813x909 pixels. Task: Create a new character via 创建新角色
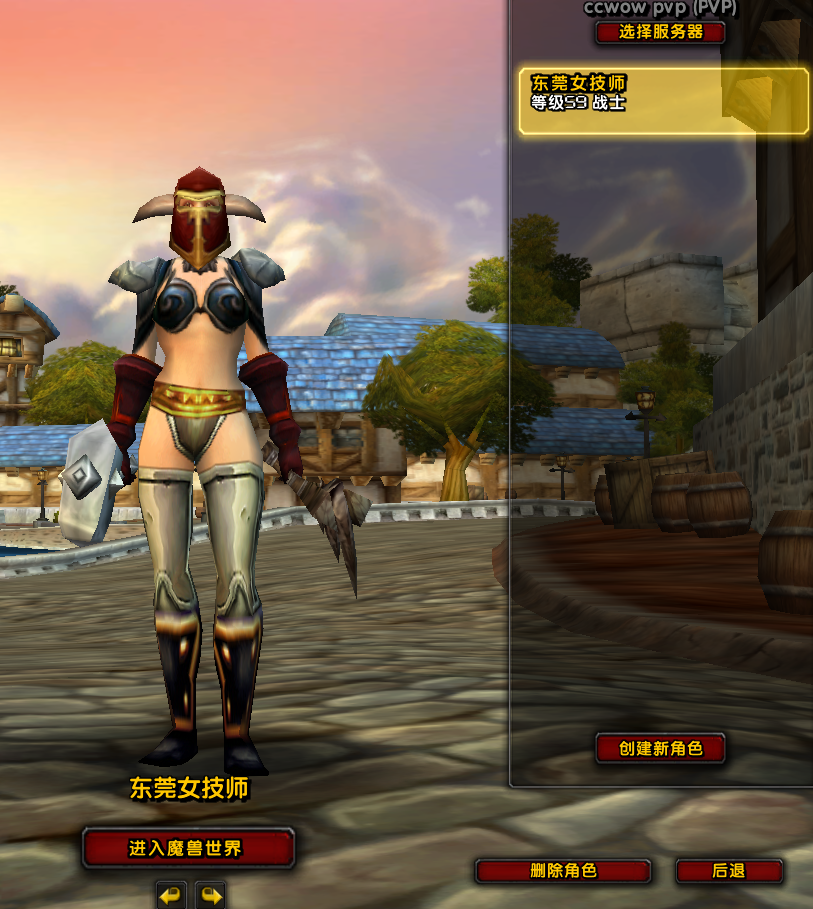coord(660,748)
